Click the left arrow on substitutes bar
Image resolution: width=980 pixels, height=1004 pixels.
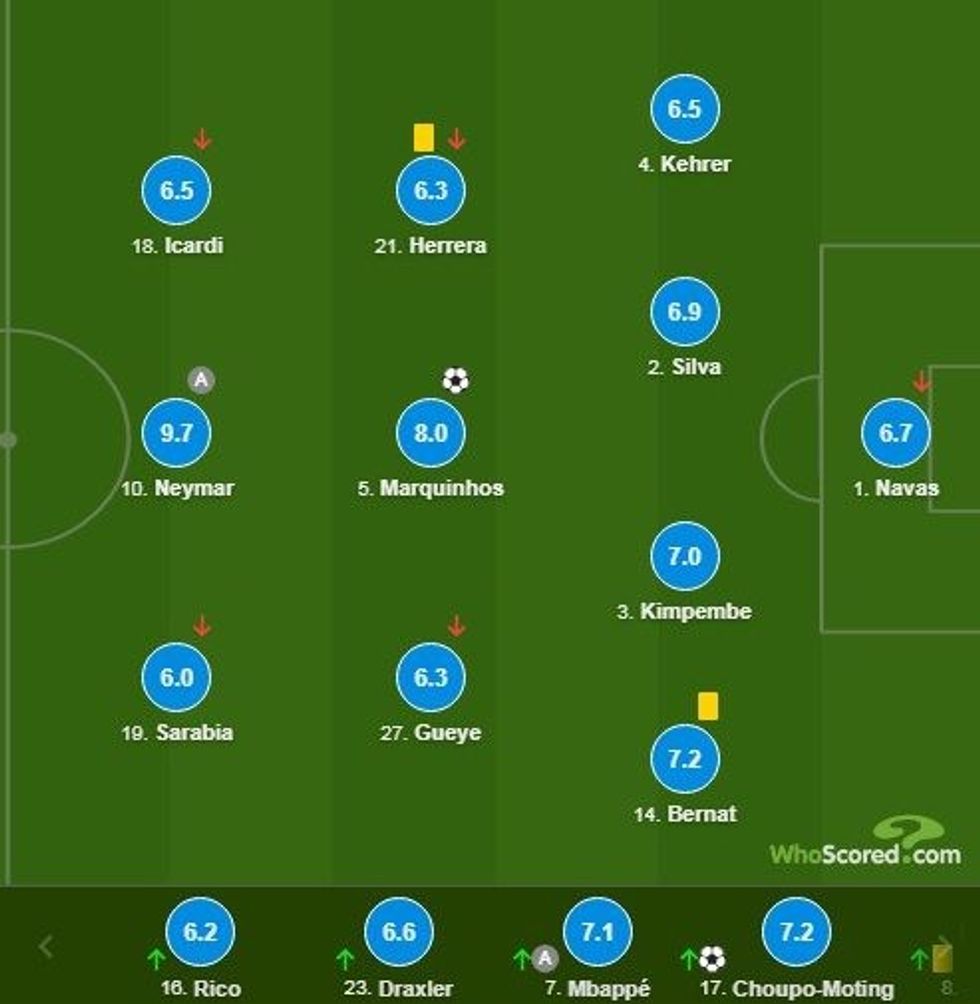[x=46, y=946]
